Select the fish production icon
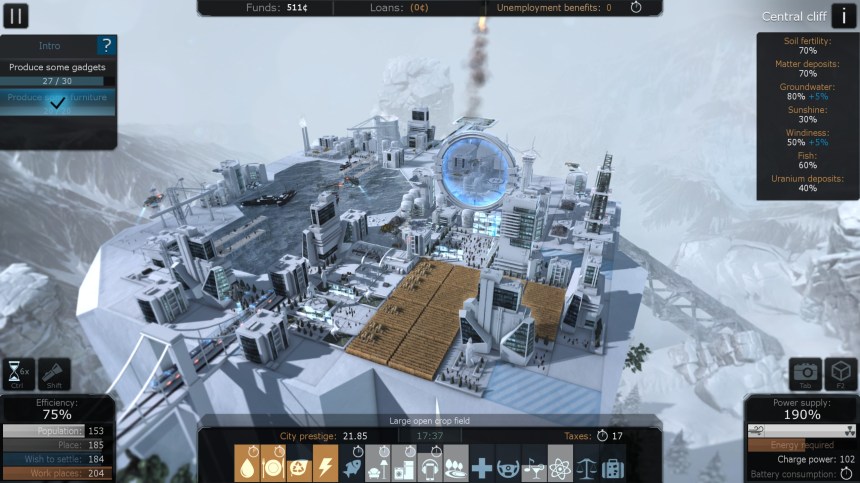Viewport: 860px width, 483px height. point(352,465)
